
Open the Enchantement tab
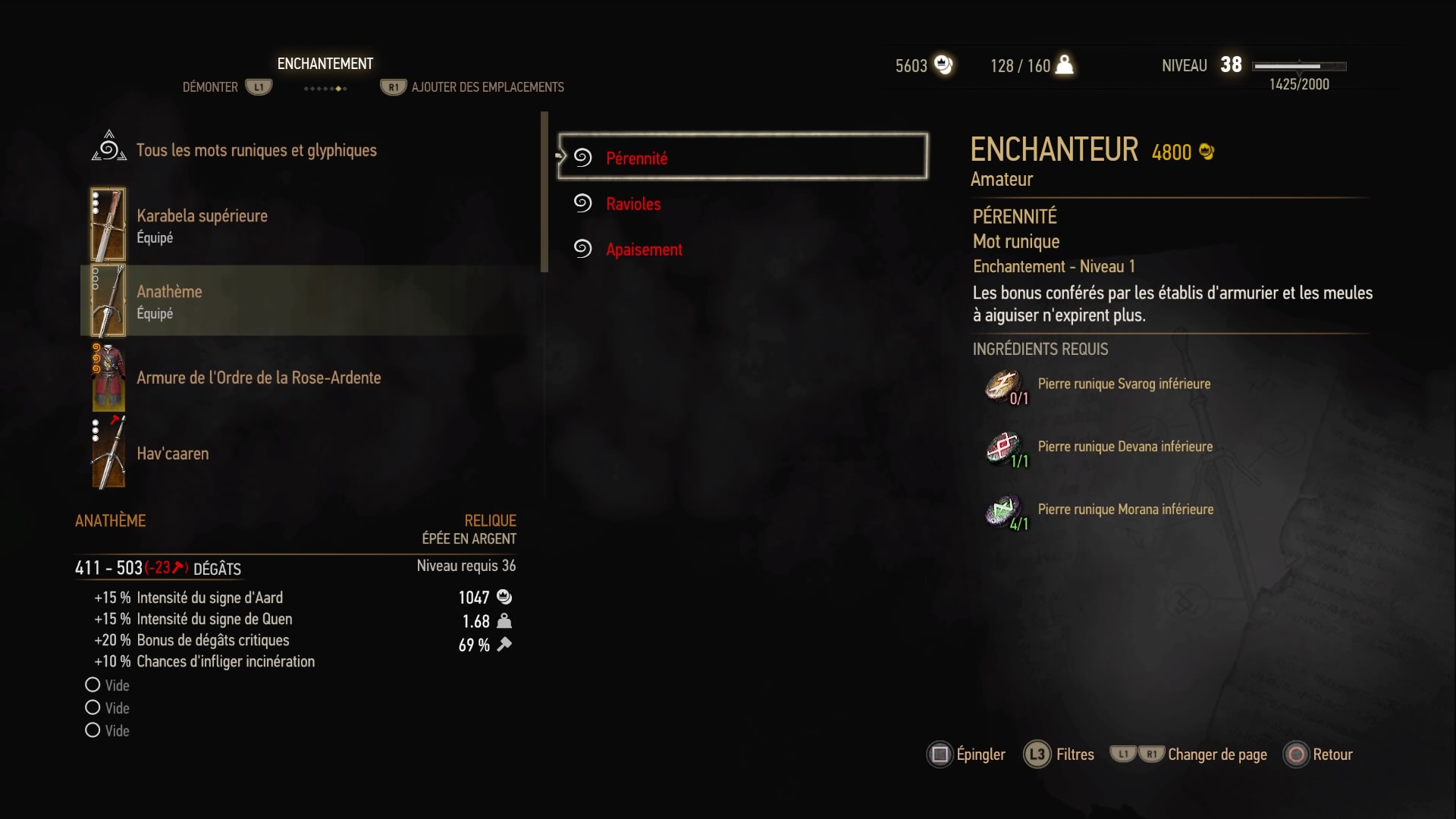click(325, 64)
